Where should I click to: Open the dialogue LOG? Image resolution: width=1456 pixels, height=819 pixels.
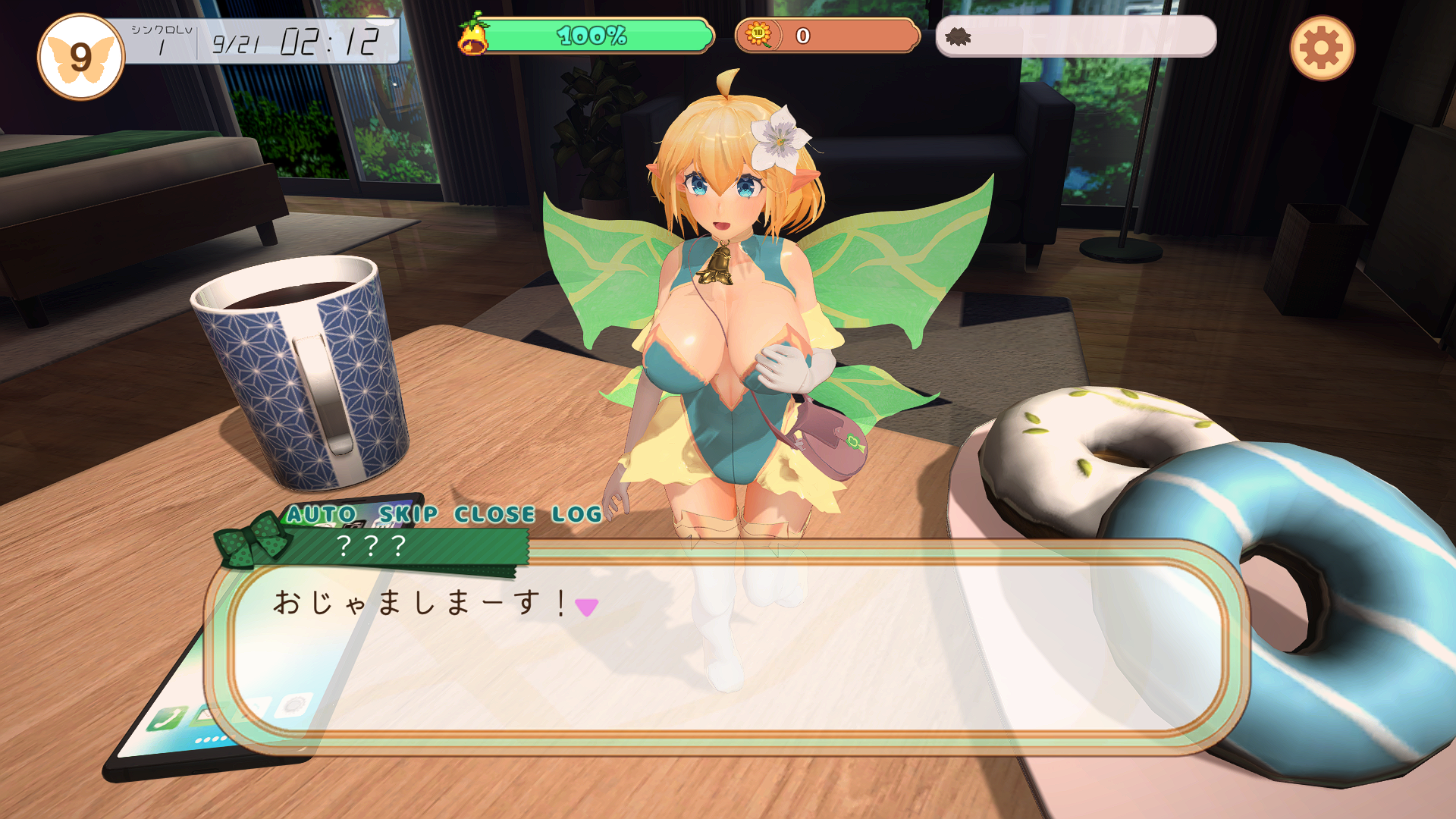pos(576,514)
